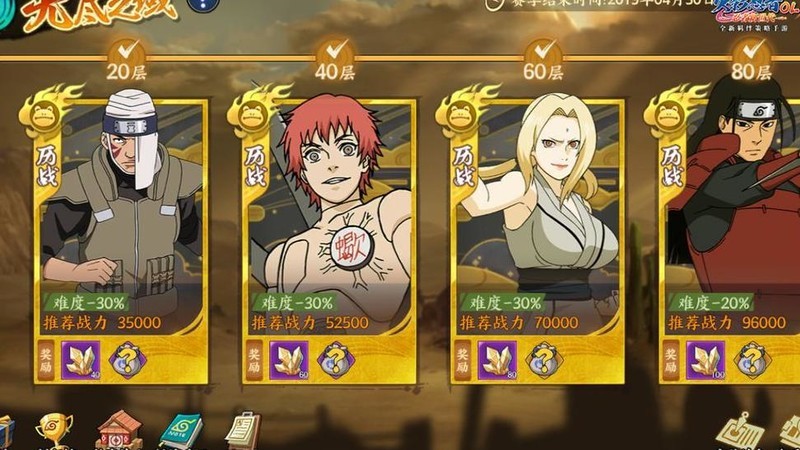Image resolution: width=800 pixels, height=450 pixels.
Task: Click the blue info button beside the title
Action: [204, 6]
